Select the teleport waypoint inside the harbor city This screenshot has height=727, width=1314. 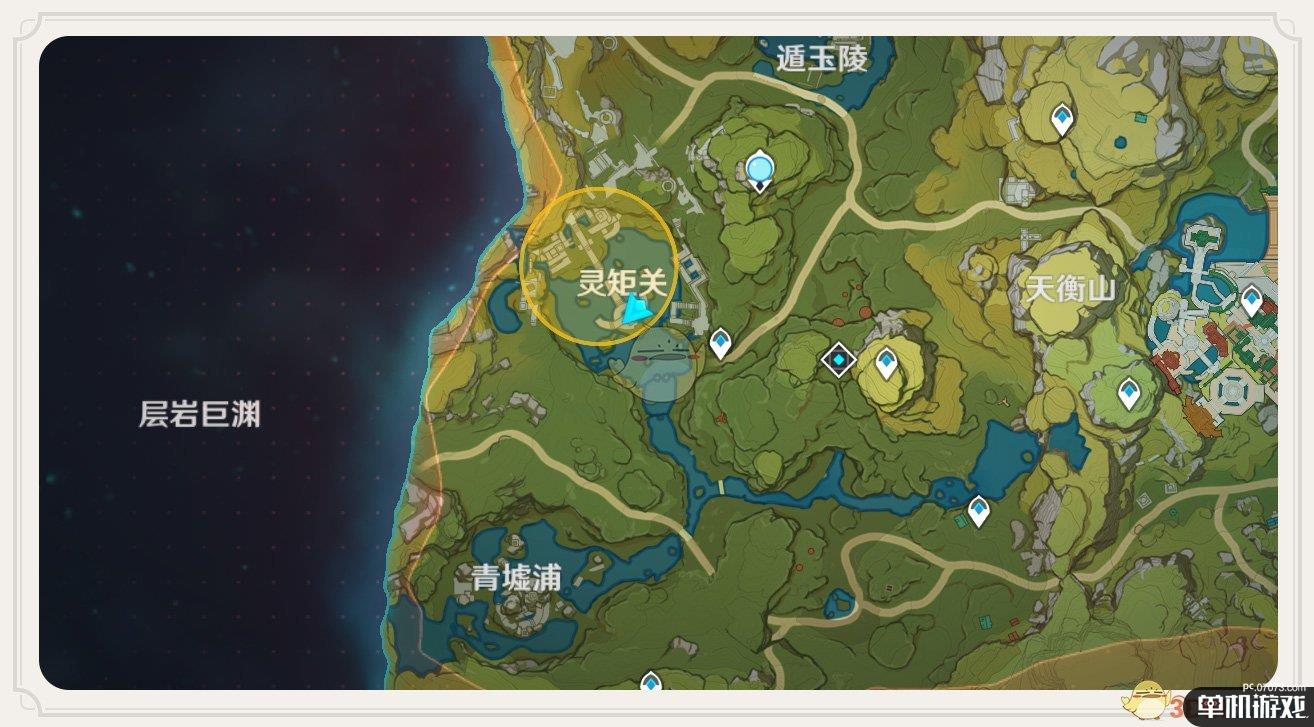point(1251,299)
